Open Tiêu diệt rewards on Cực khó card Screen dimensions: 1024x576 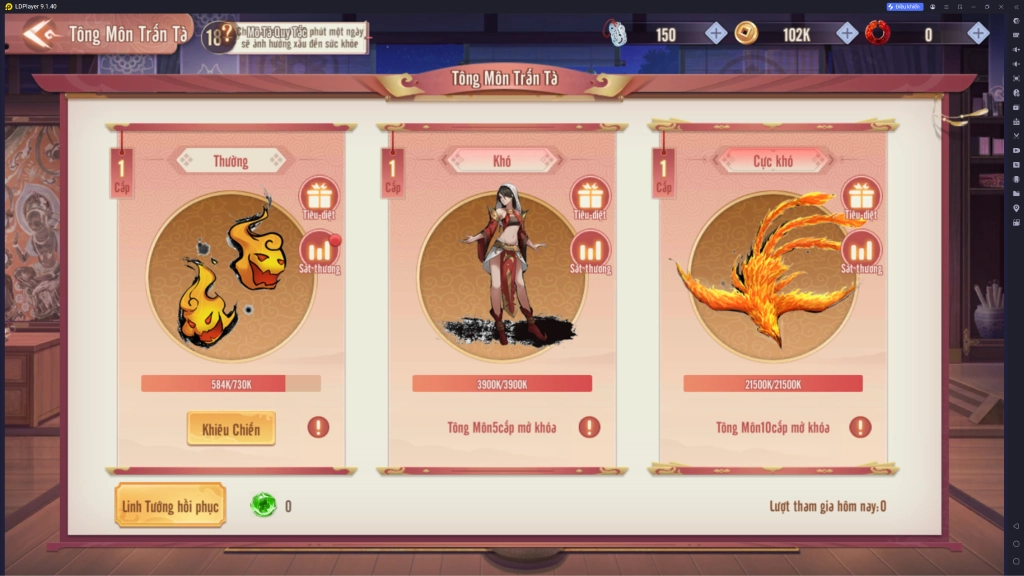coord(861,197)
